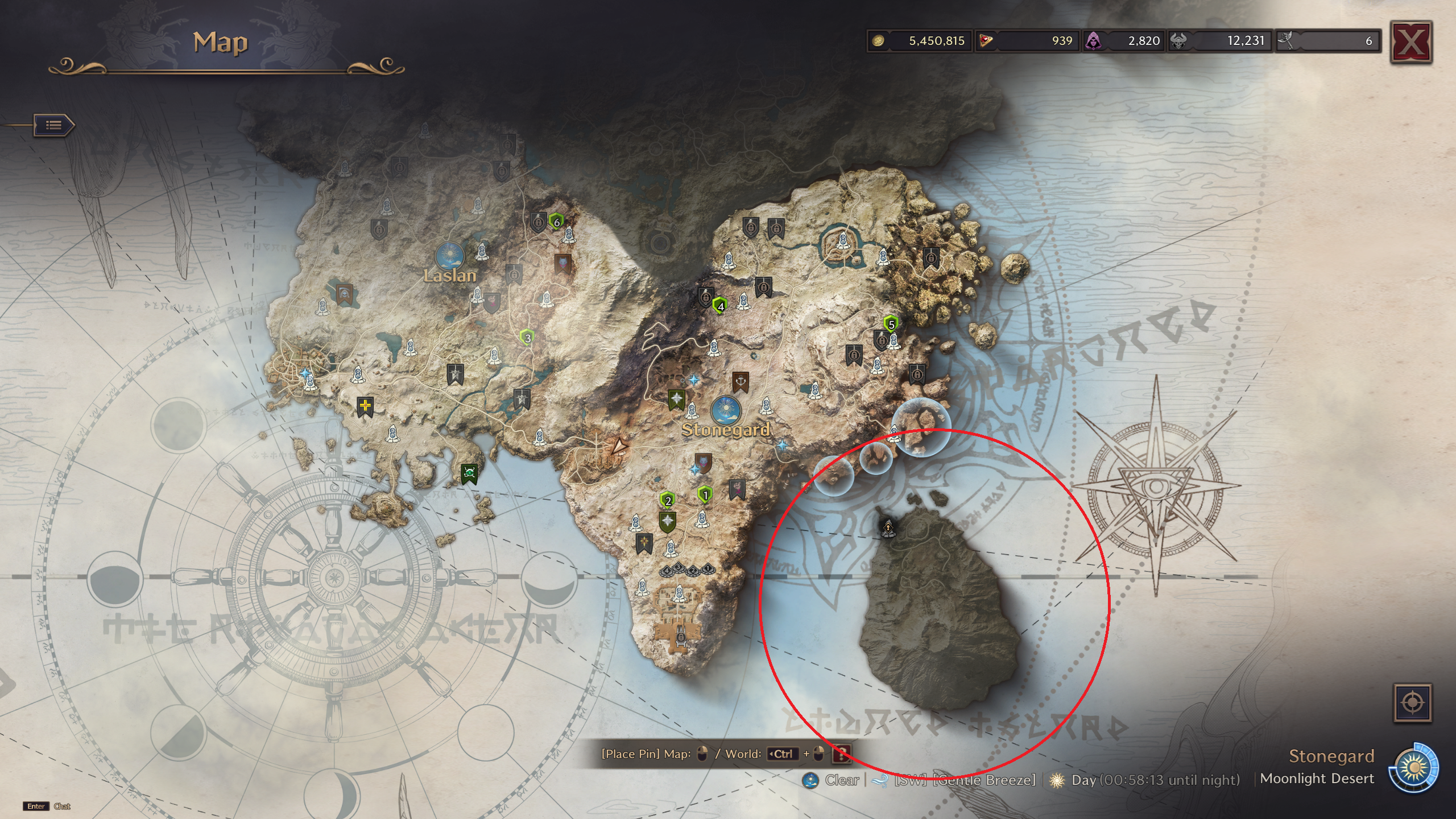Select the anchor port banner near Stonegard
Image resolution: width=1456 pixels, height=819 pixels.
[740, 380]
